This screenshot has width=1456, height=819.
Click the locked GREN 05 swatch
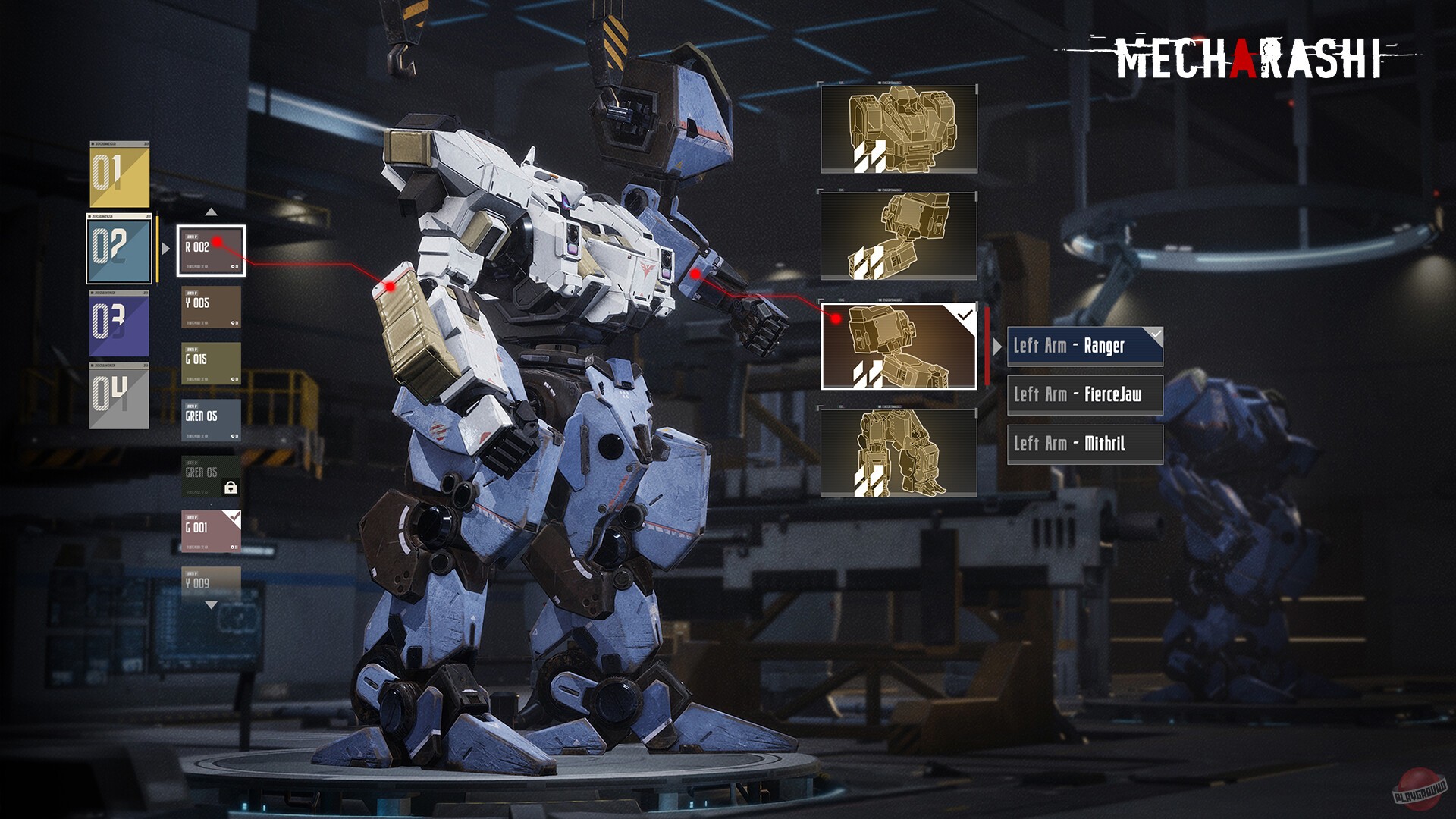tap(211, 476)
